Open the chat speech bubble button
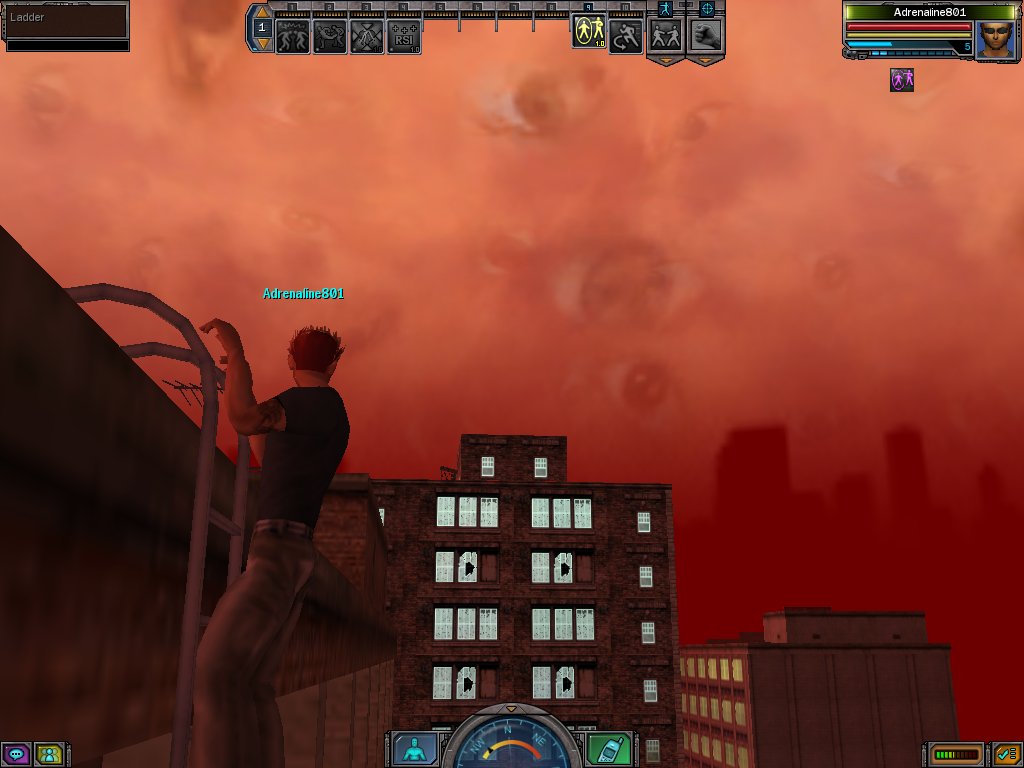 (x=16, y=754)
